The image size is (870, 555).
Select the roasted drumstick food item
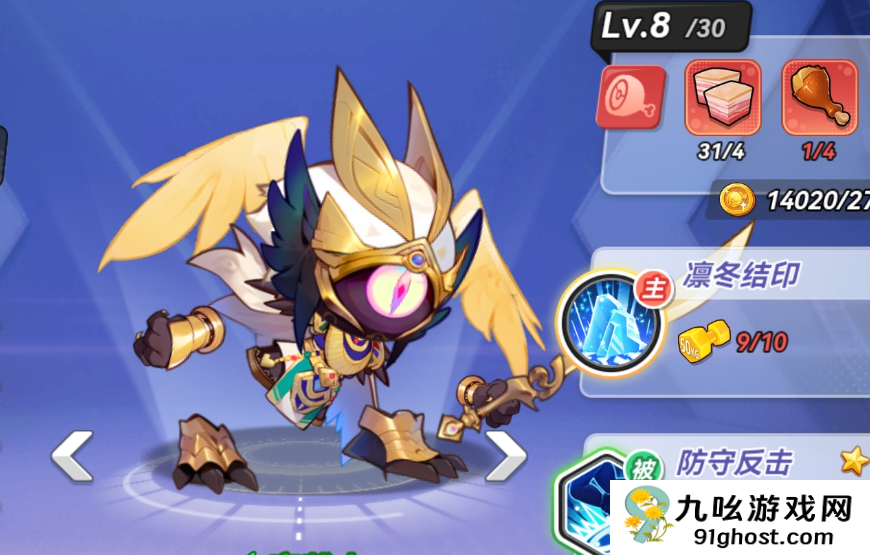[819, 98]
